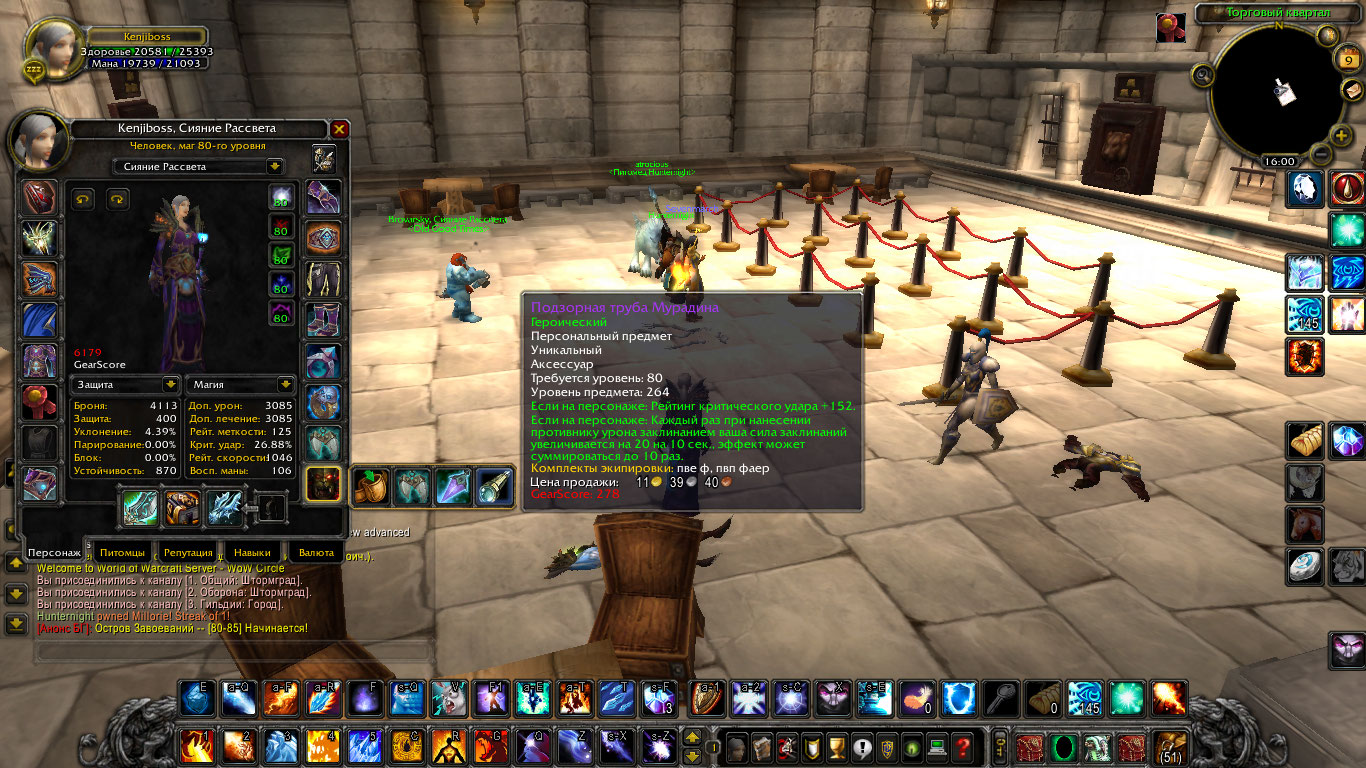Click the chat input box
The height and width of the screenshot is (768, 1366).
232,651
